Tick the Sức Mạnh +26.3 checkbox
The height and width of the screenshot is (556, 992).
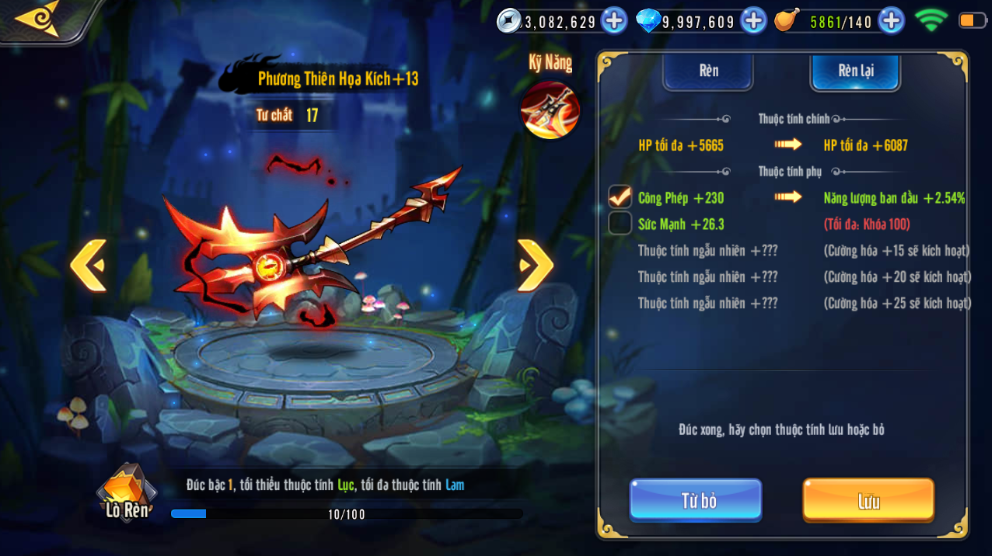[x=620, y=223]
